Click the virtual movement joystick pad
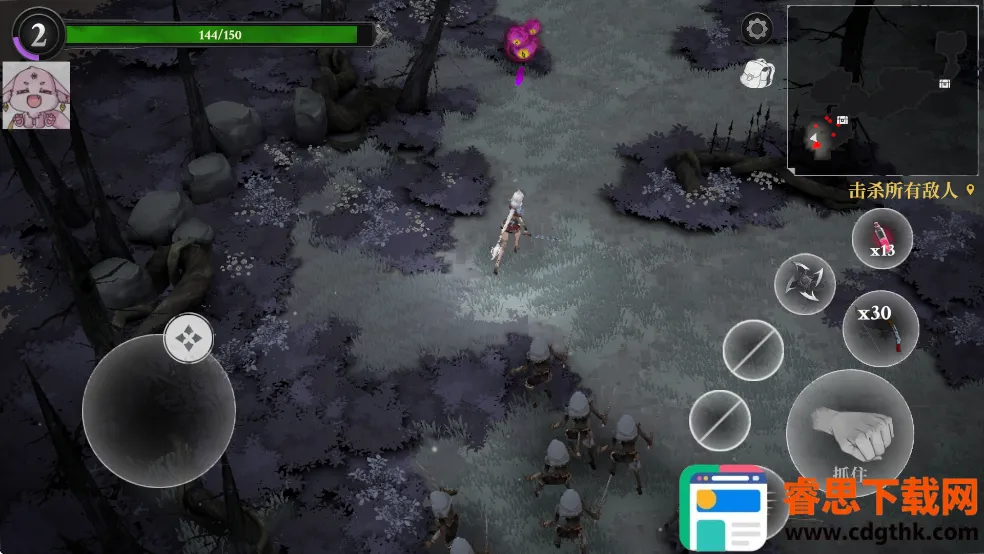The width and height of the screenshot is (984, 554). [x=158, y=411]
